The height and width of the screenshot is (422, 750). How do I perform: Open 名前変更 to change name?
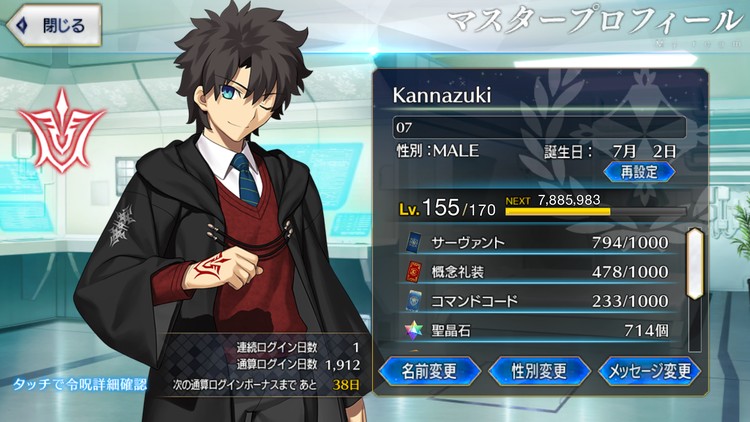[430, 370]
